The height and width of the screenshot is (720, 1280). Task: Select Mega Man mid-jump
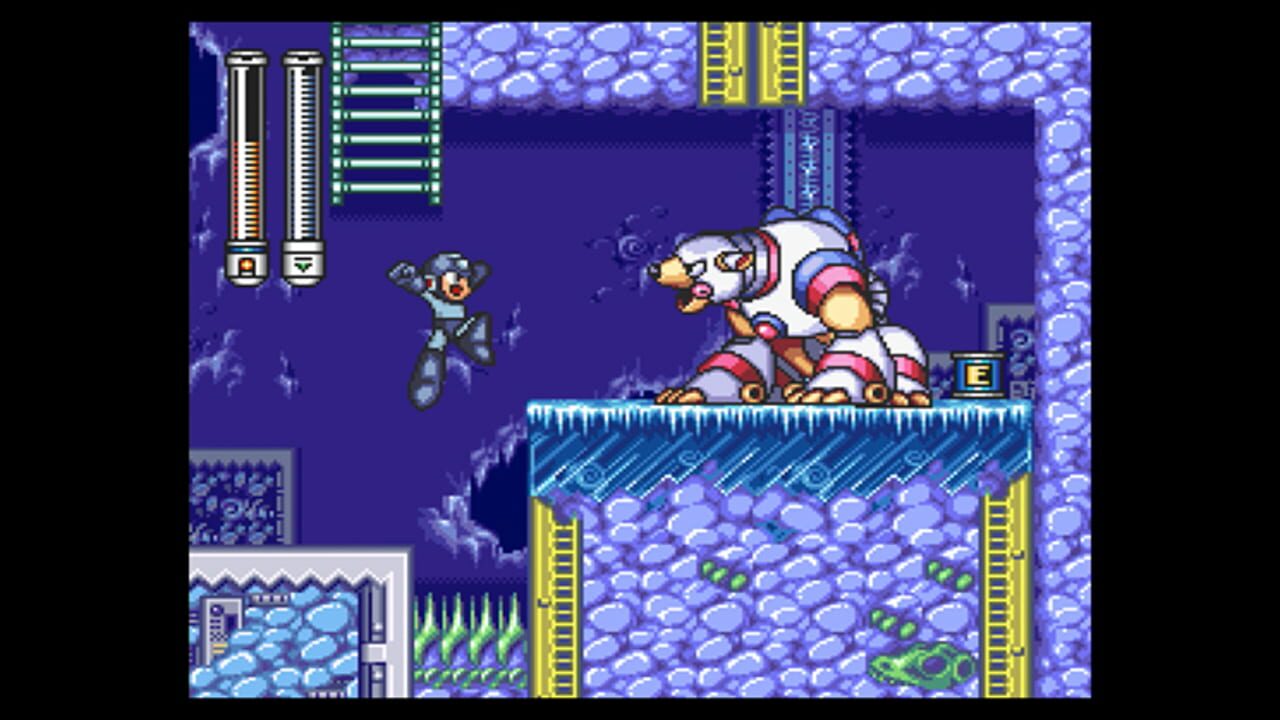(448, 320)
